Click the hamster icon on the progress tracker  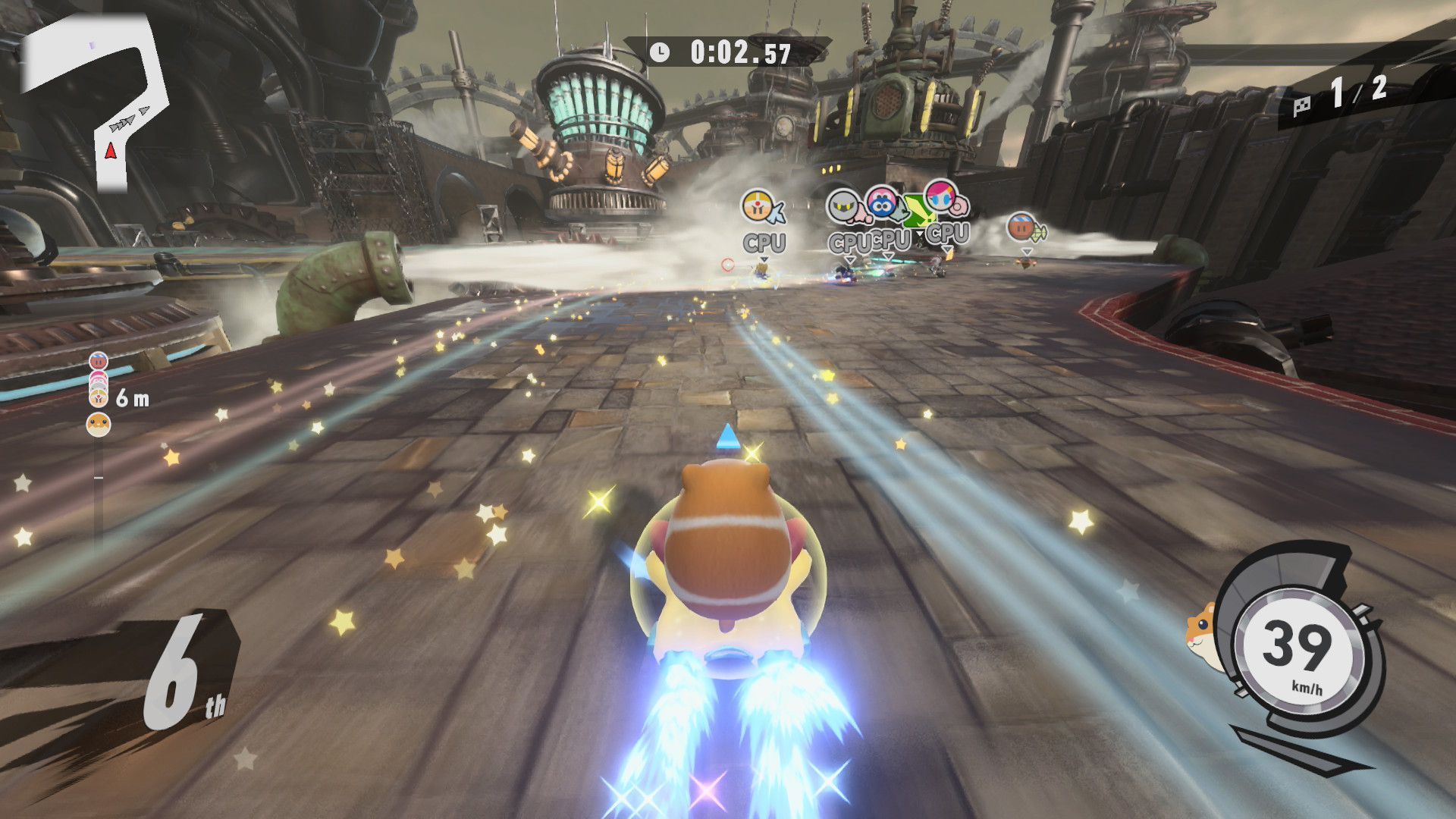pos(99,425)
